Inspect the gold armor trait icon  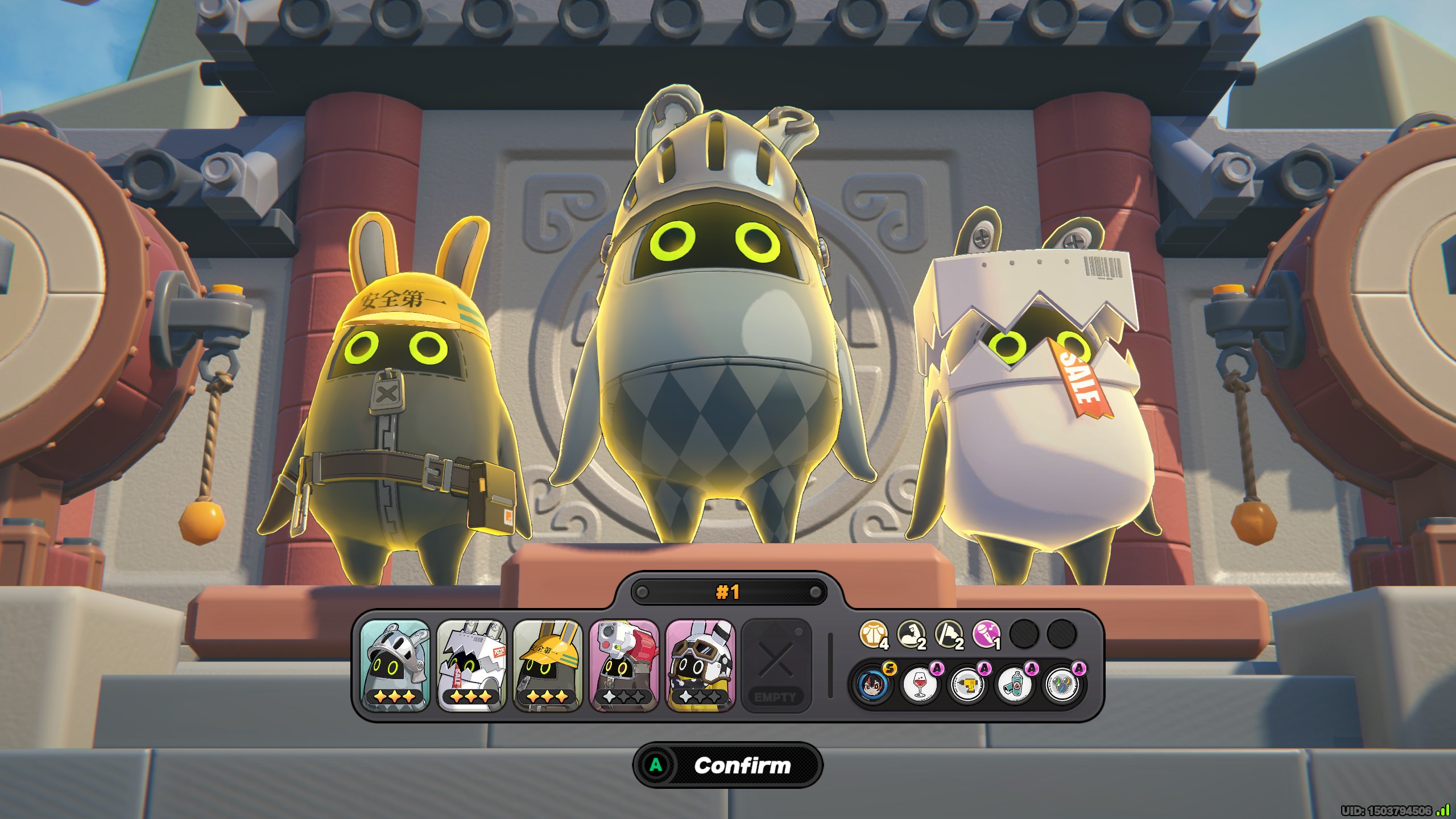click(872, 633)
